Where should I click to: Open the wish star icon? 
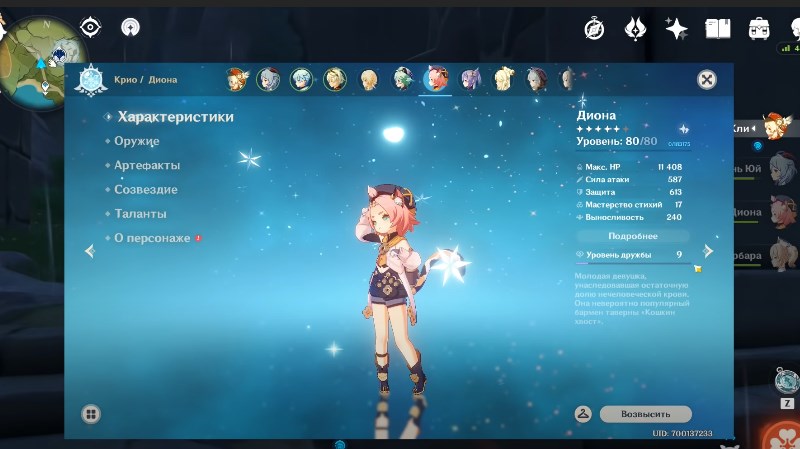(x=677, y=28)
